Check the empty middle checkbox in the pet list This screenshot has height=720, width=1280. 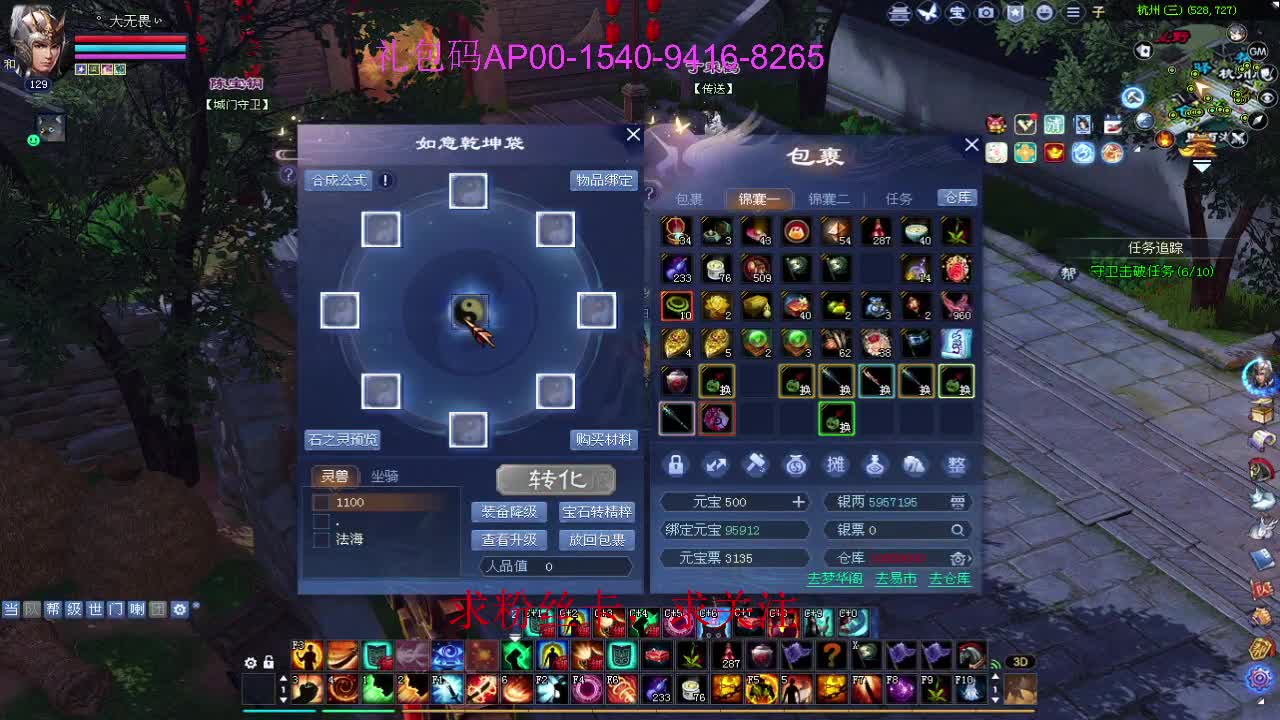[324, 520]
